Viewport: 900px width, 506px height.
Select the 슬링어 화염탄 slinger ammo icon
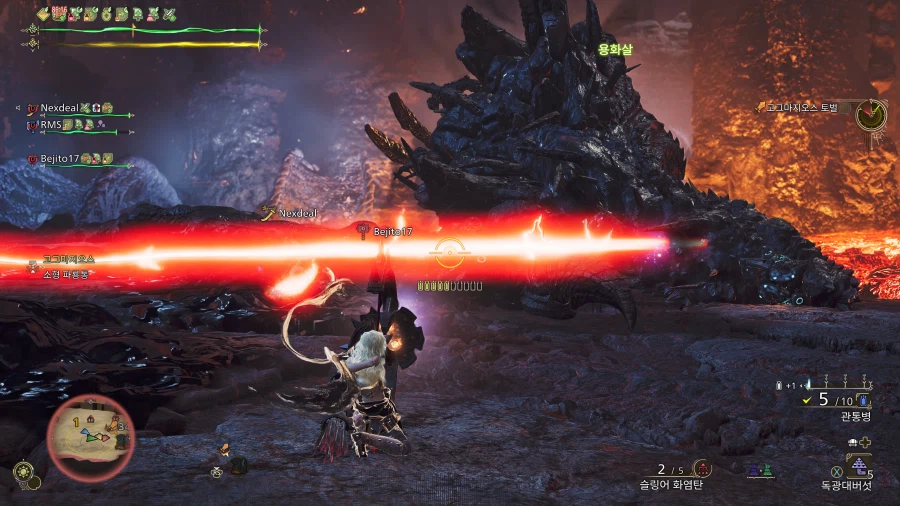point(702,468)
